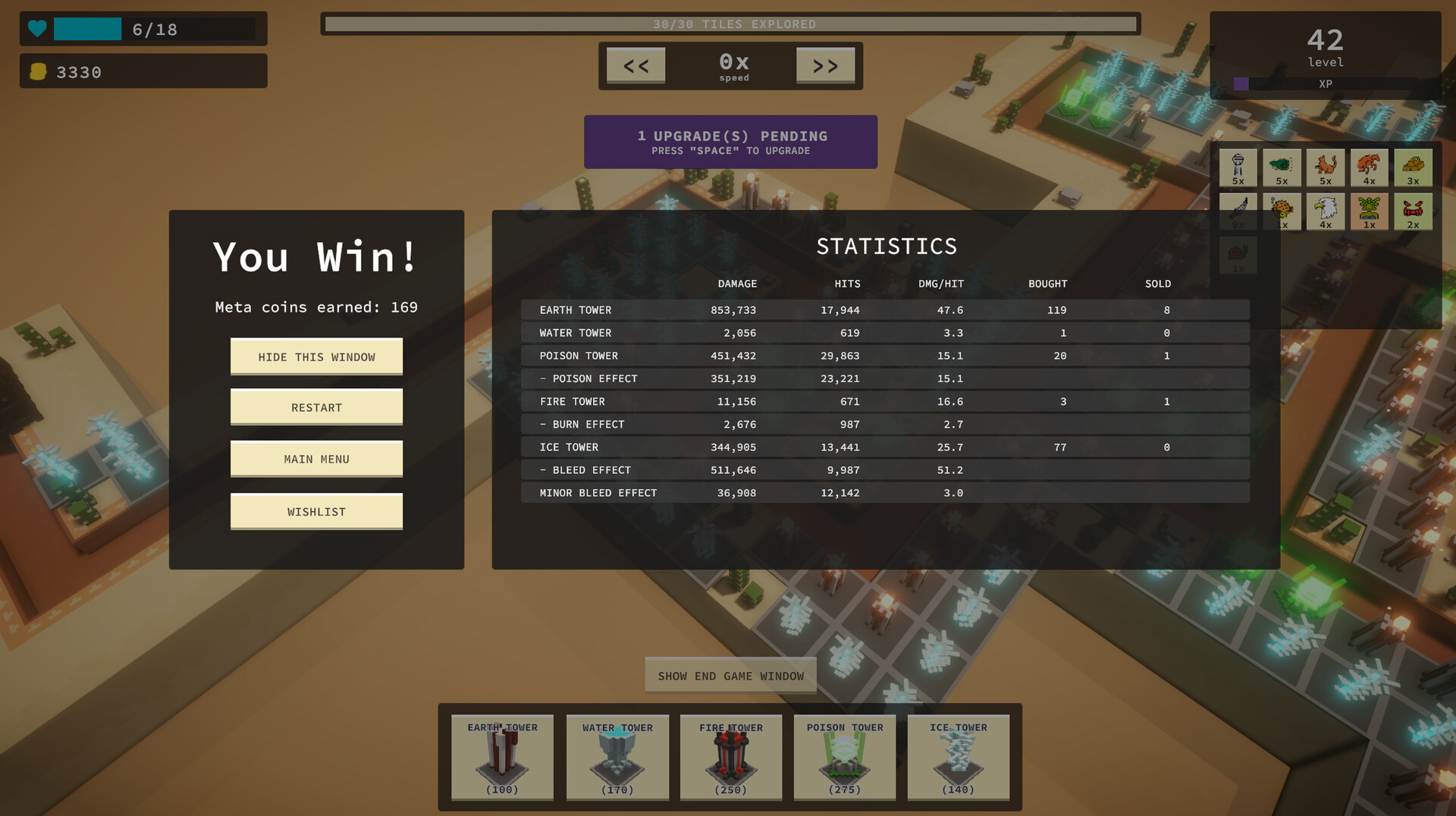1456x816 pixels.
Task: Return to Main Menu
Action: pyautogui.click(x=316, y=459)
